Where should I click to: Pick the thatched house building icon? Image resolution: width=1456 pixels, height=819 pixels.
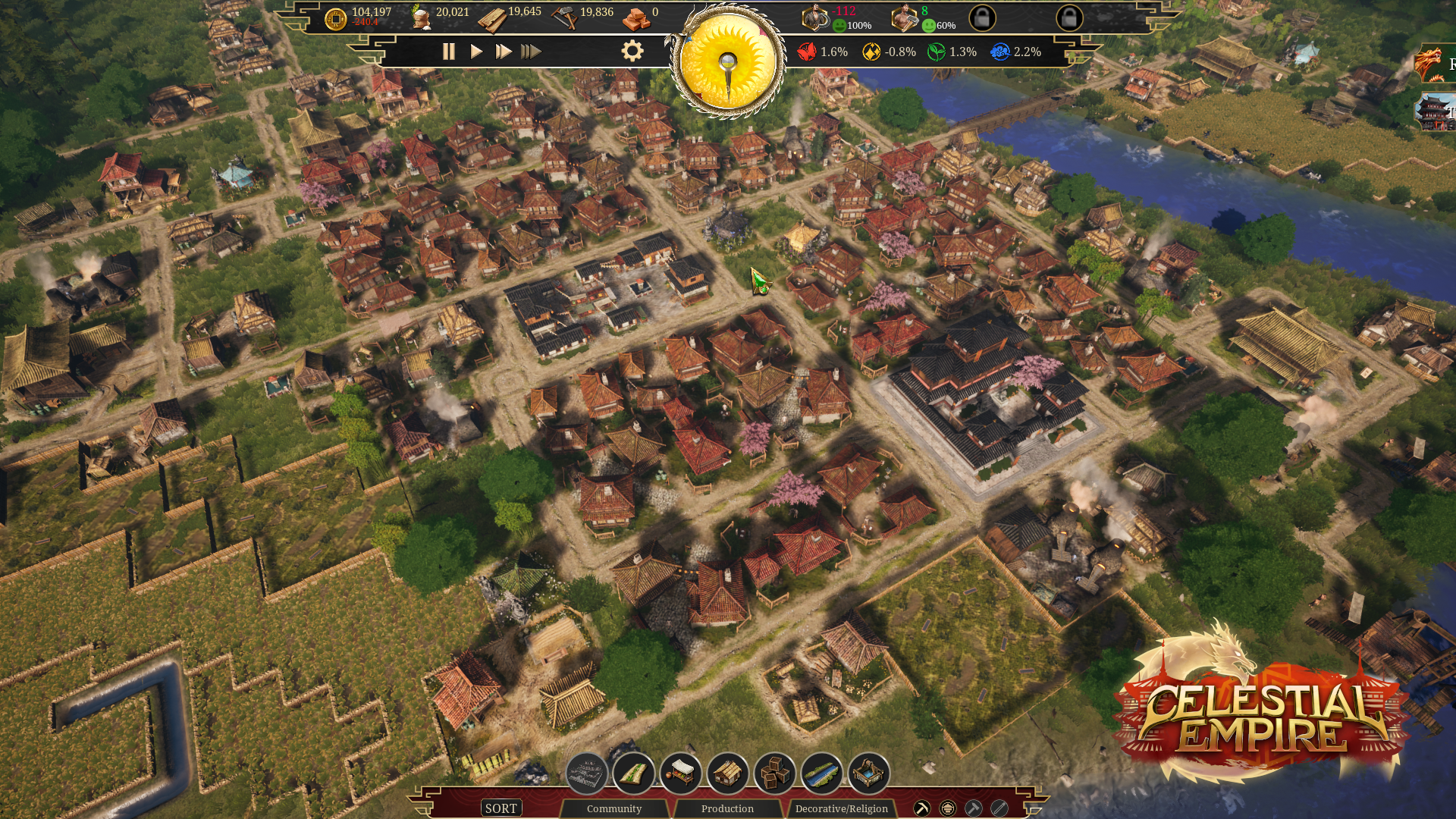[x=728, y=773]
